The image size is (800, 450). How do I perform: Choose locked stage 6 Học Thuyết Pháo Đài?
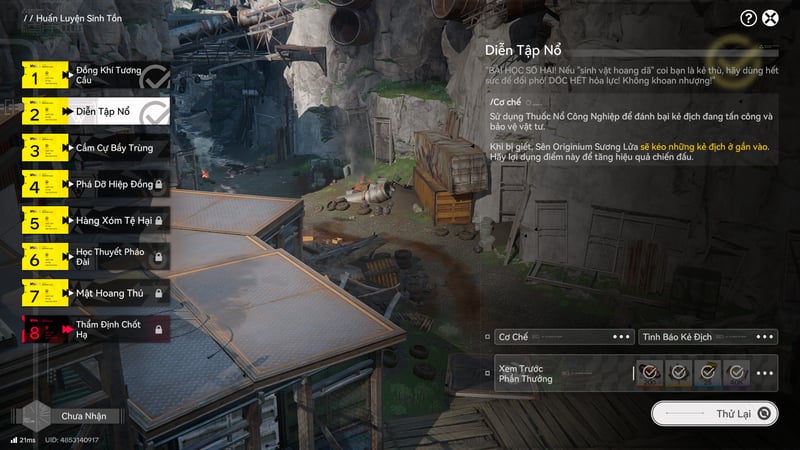[95, 257]
